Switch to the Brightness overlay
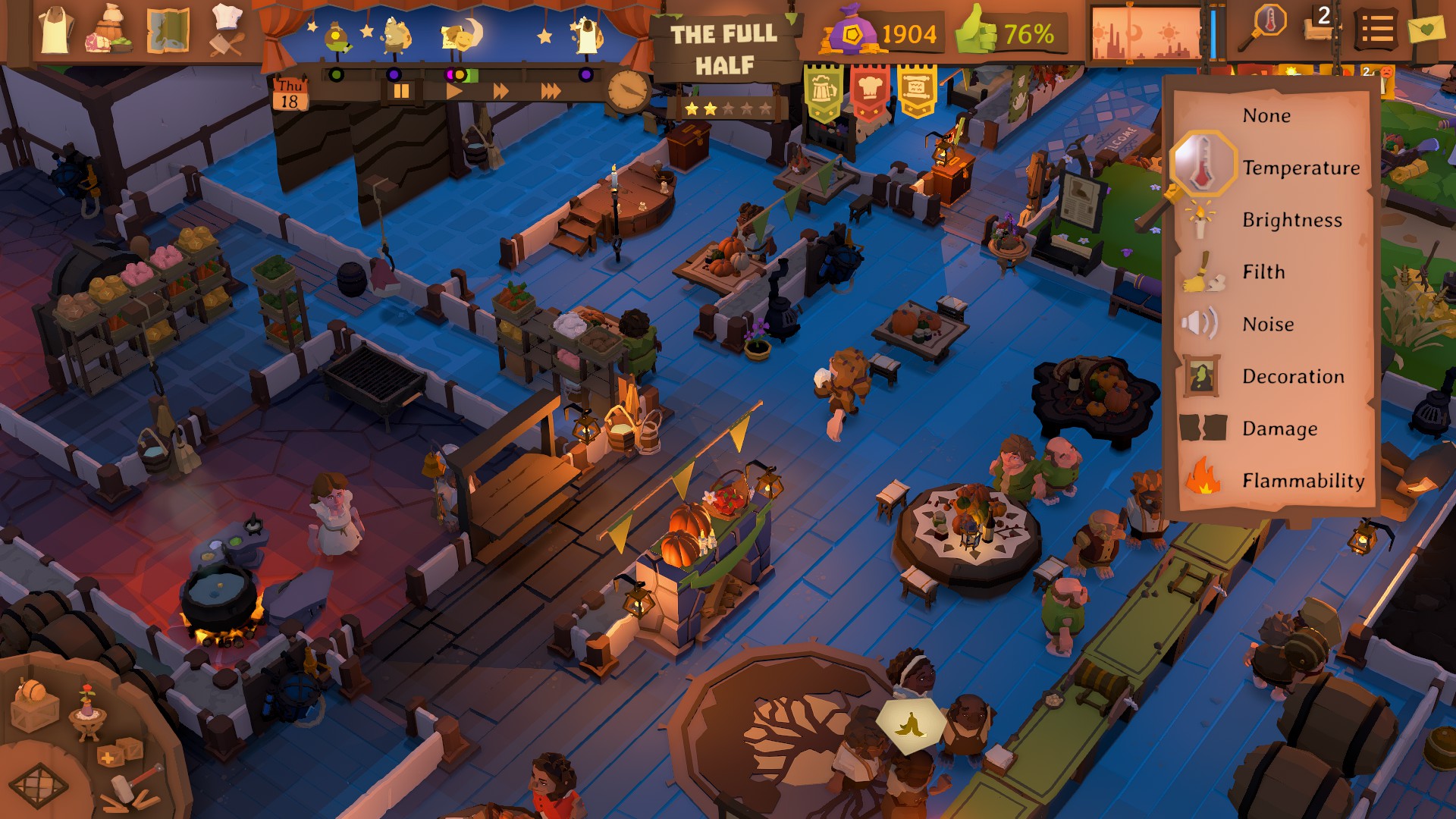This screenshot has width=1456, height=819. pos(1291,221)
